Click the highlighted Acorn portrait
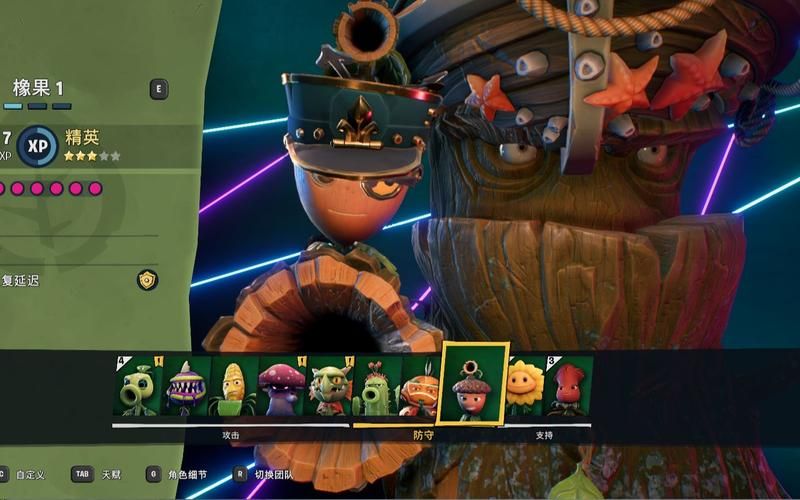 tap(474, 383)
